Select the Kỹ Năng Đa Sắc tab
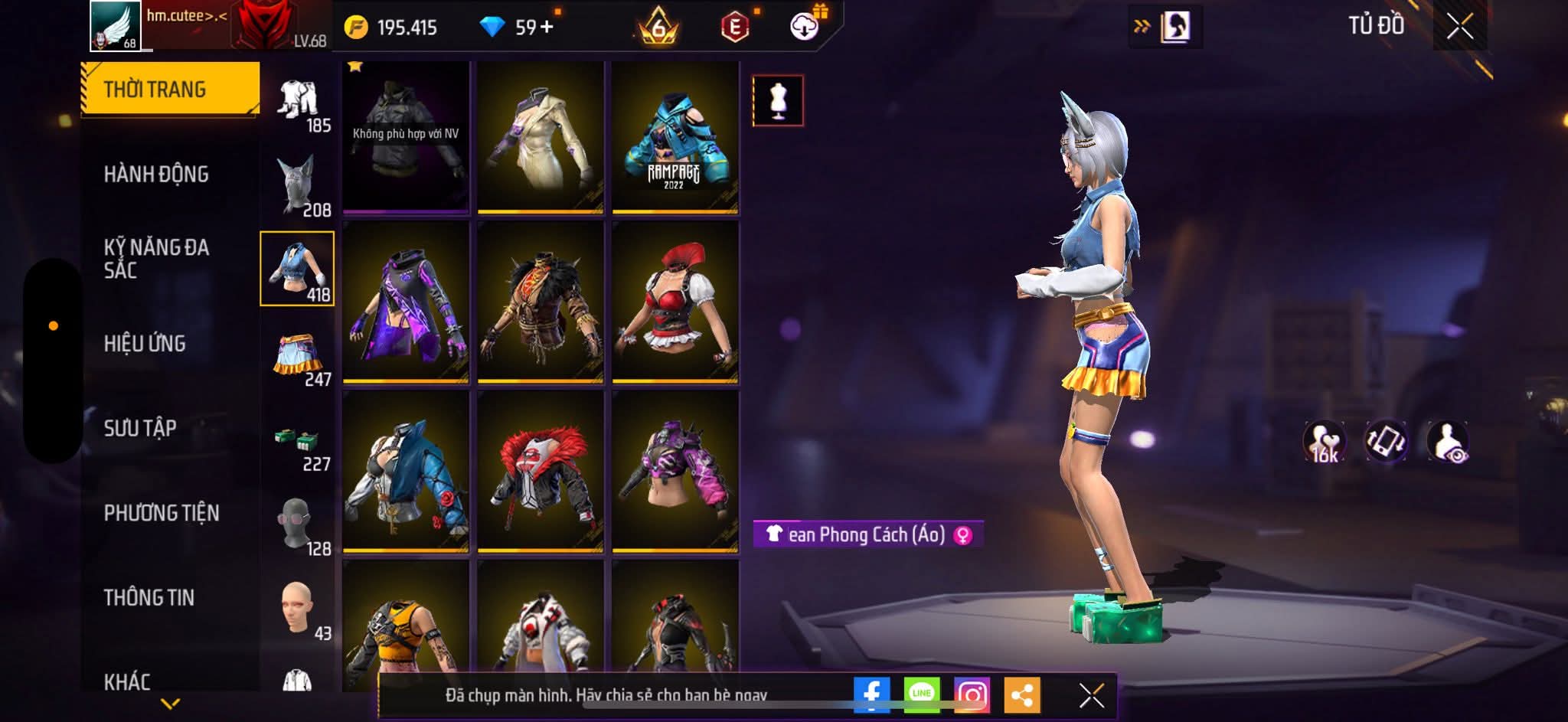Viewport: 1568px width, 722px height. coord(156,259)
